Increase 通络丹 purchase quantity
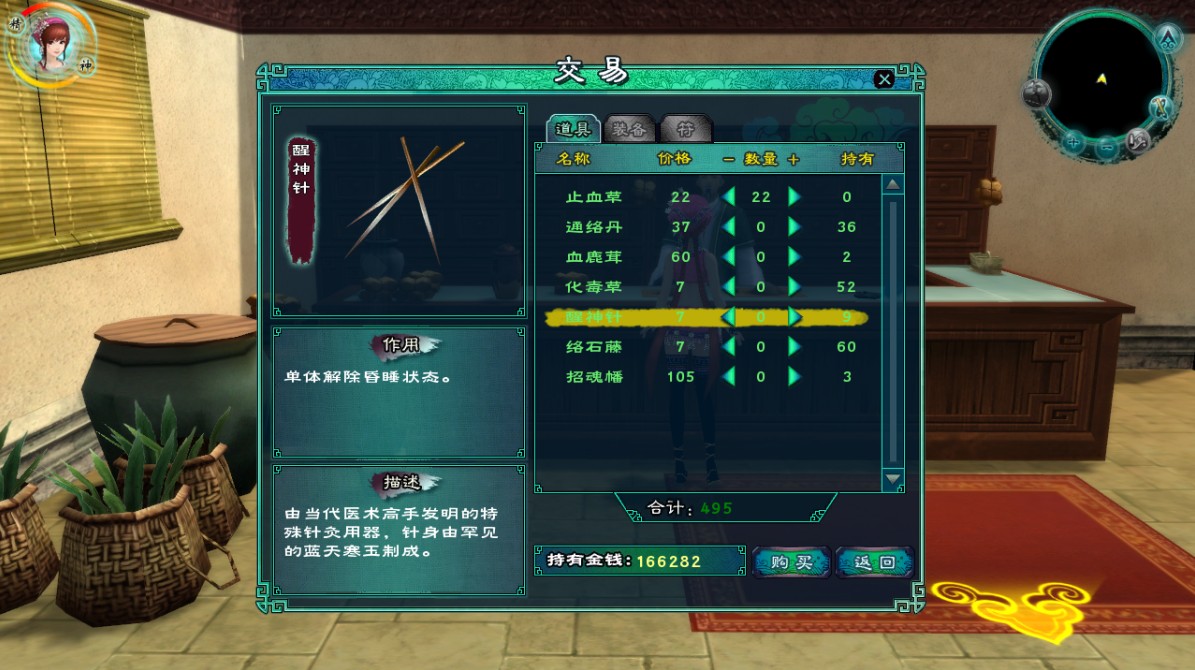 pos(795,227)
